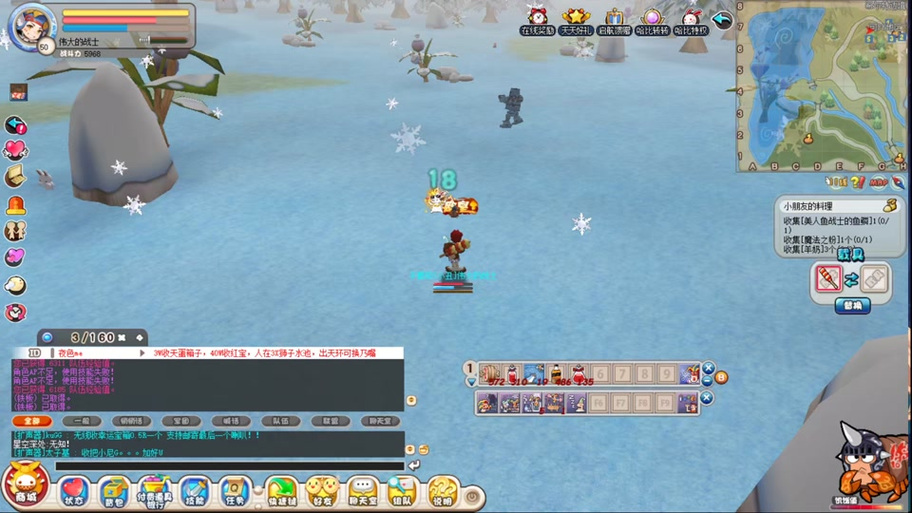Switch to the 队伍 chat tab
912x513 pixels.
pos(281,421)
